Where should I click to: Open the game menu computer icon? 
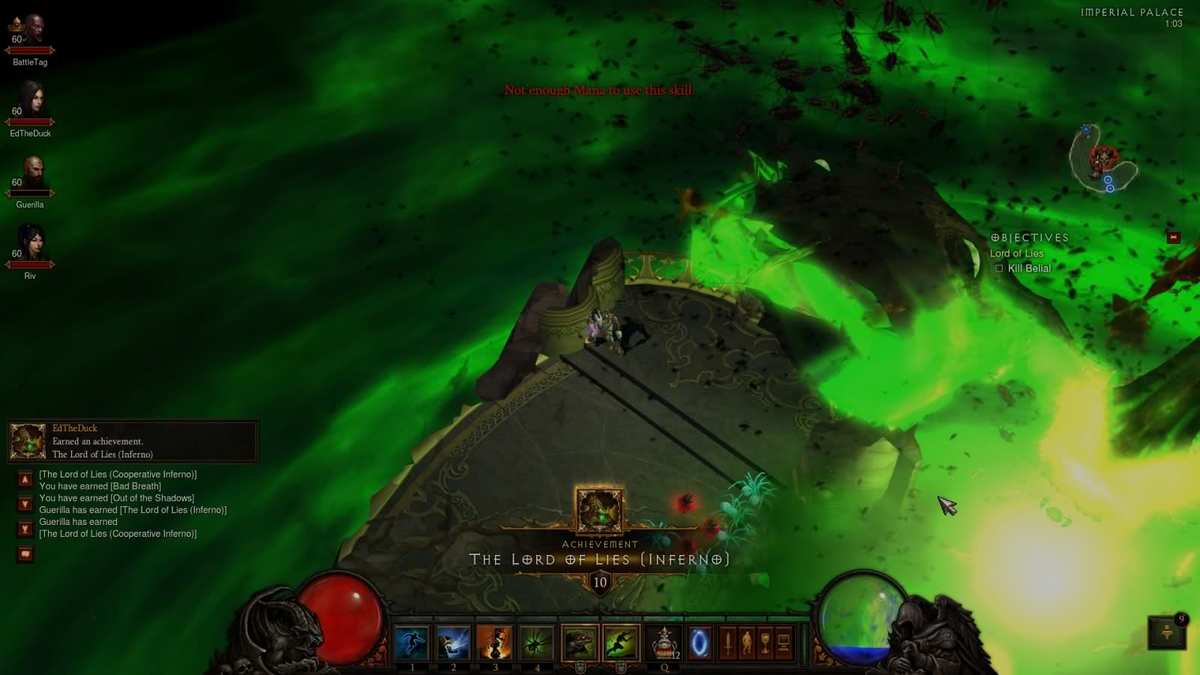[784, 643]
